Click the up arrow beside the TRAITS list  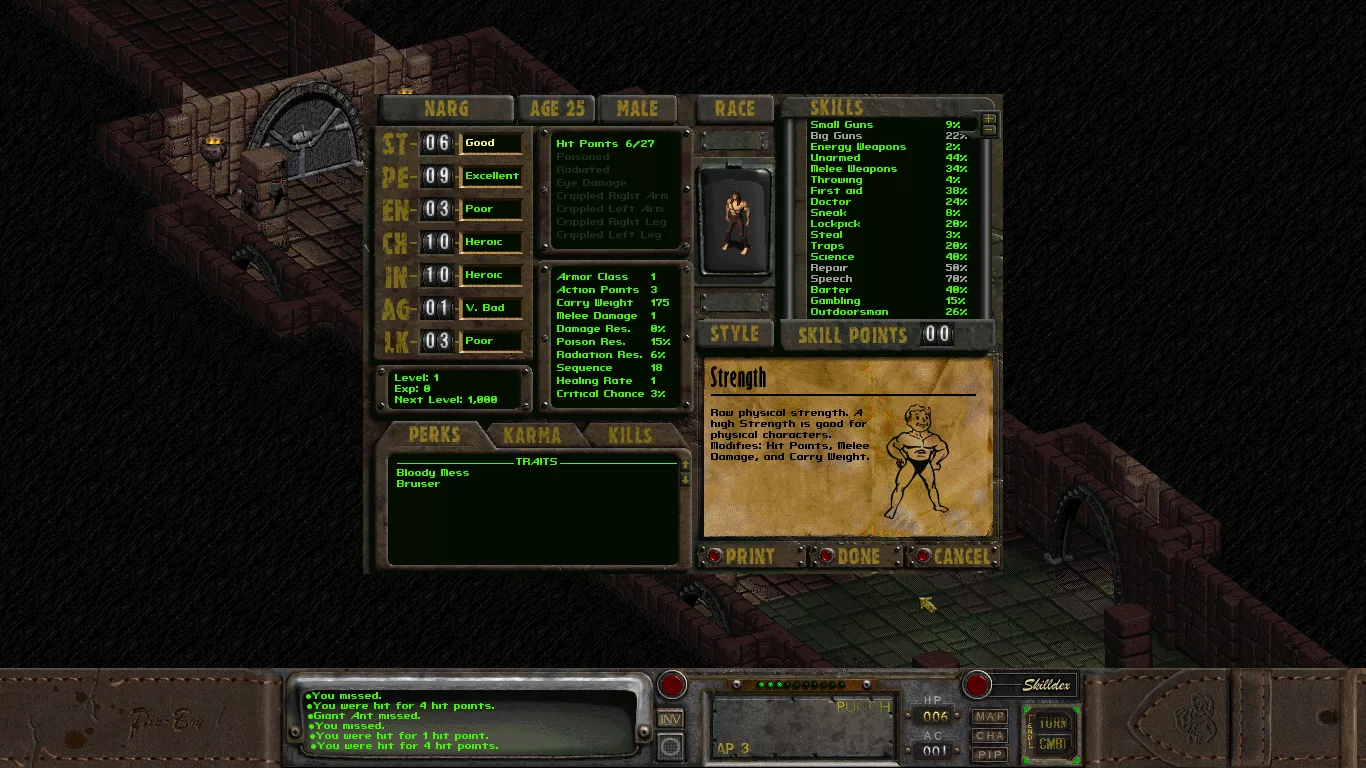point(684,463)
